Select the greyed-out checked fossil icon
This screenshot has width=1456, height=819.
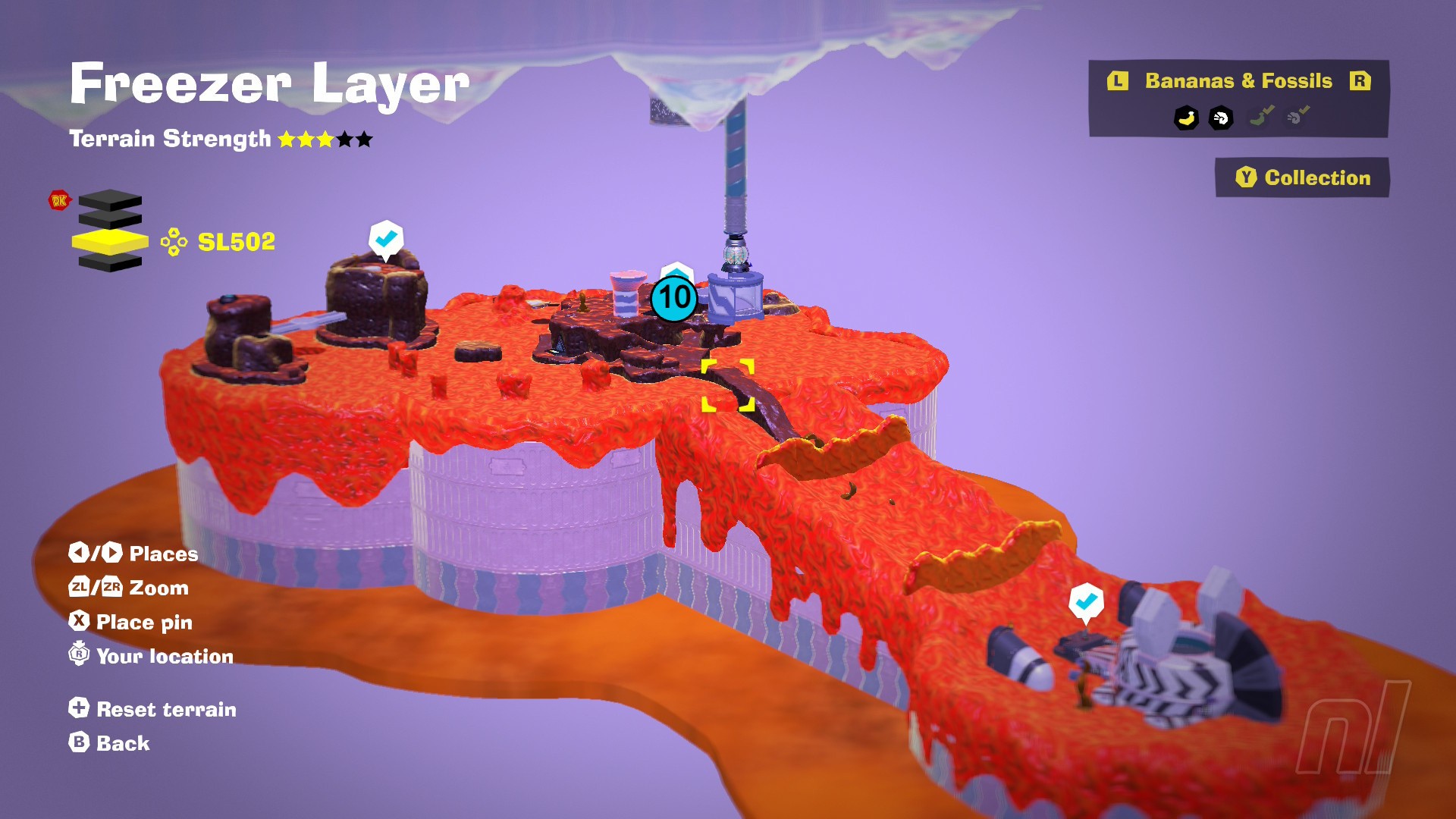(x=1298, y=116)
